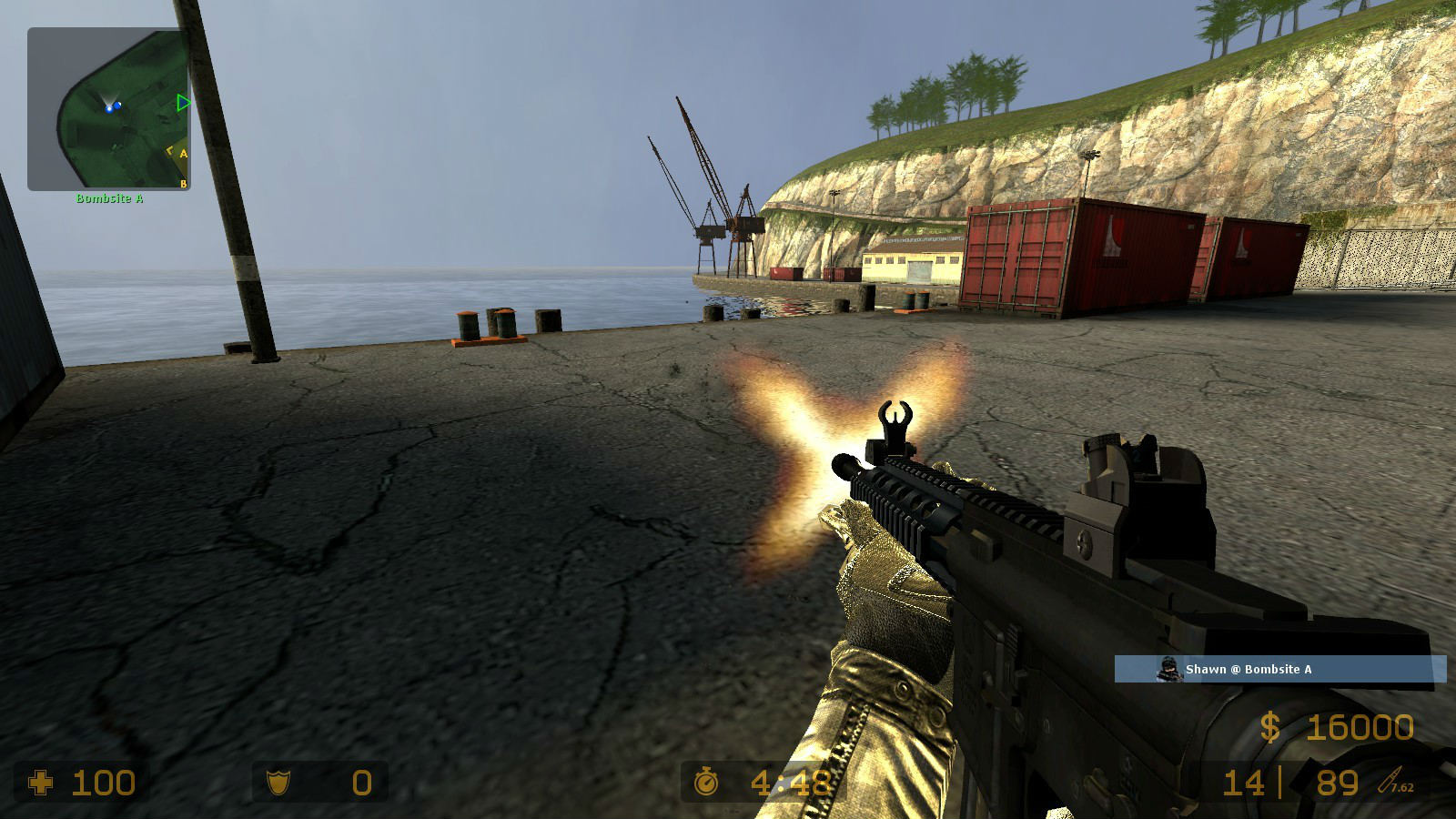
Task: Click the health cross icon in HUD
Action: tap(44, 784)
